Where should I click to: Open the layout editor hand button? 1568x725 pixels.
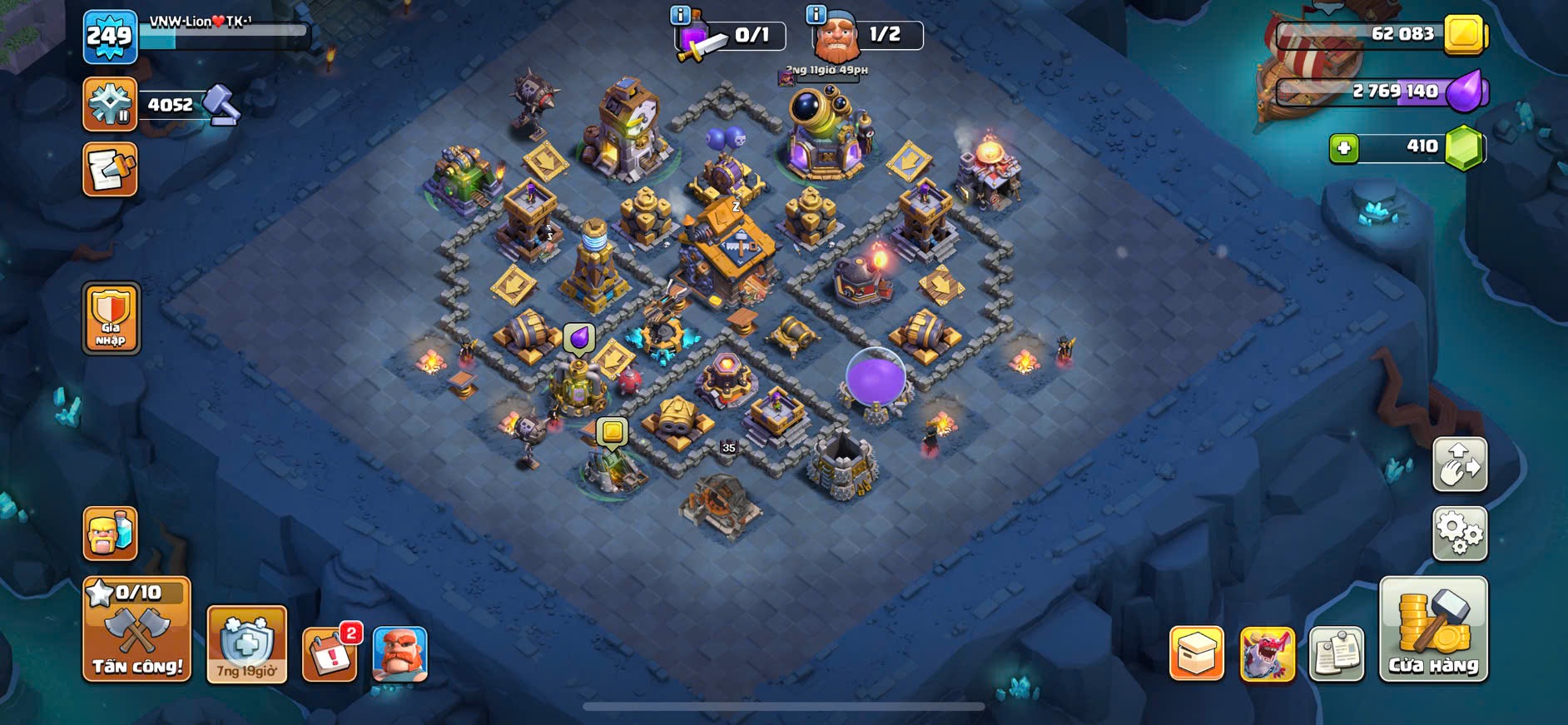coord(1459,464)
